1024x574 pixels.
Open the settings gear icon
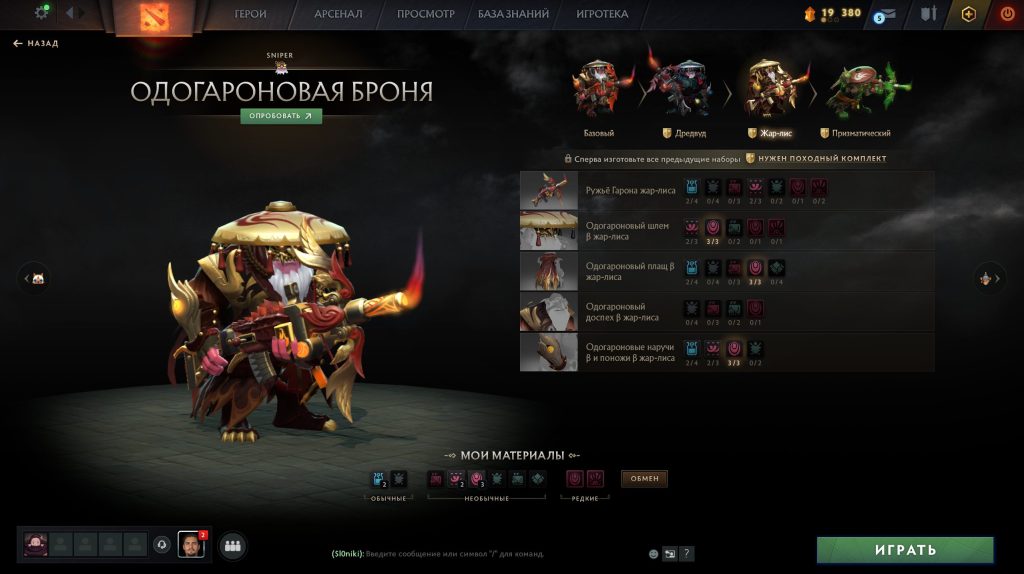(x=42, y=13)
